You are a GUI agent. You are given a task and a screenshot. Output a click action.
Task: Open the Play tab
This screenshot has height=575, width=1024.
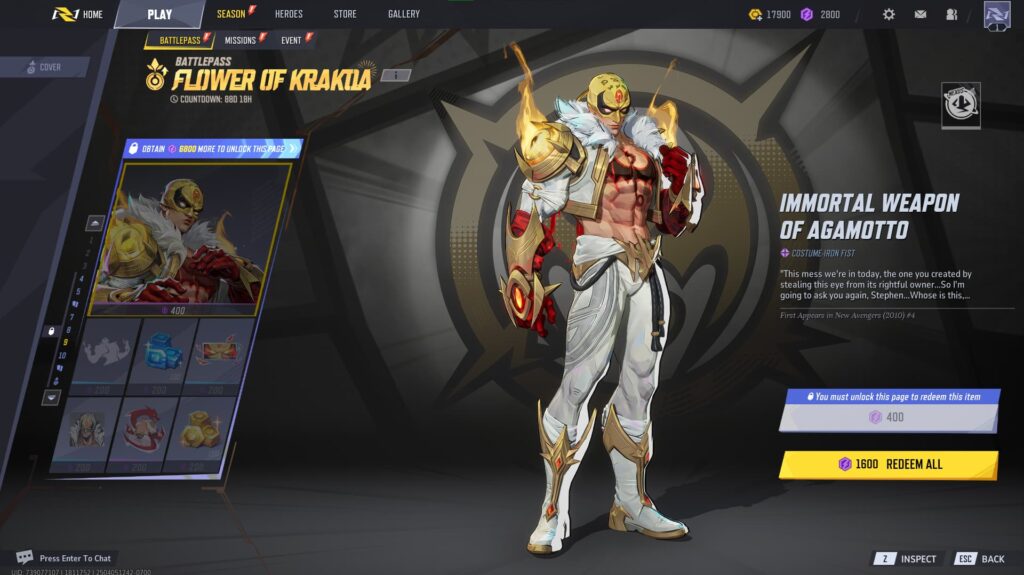tap(159, 14)
